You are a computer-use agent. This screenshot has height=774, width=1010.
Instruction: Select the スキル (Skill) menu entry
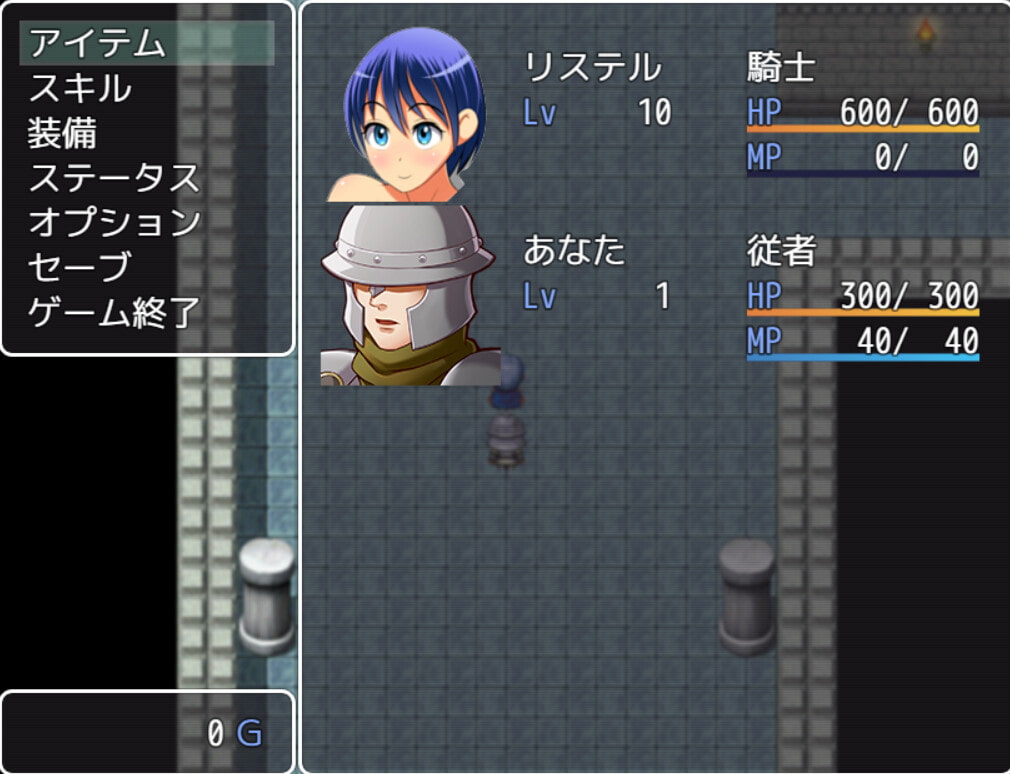(80, 88)
